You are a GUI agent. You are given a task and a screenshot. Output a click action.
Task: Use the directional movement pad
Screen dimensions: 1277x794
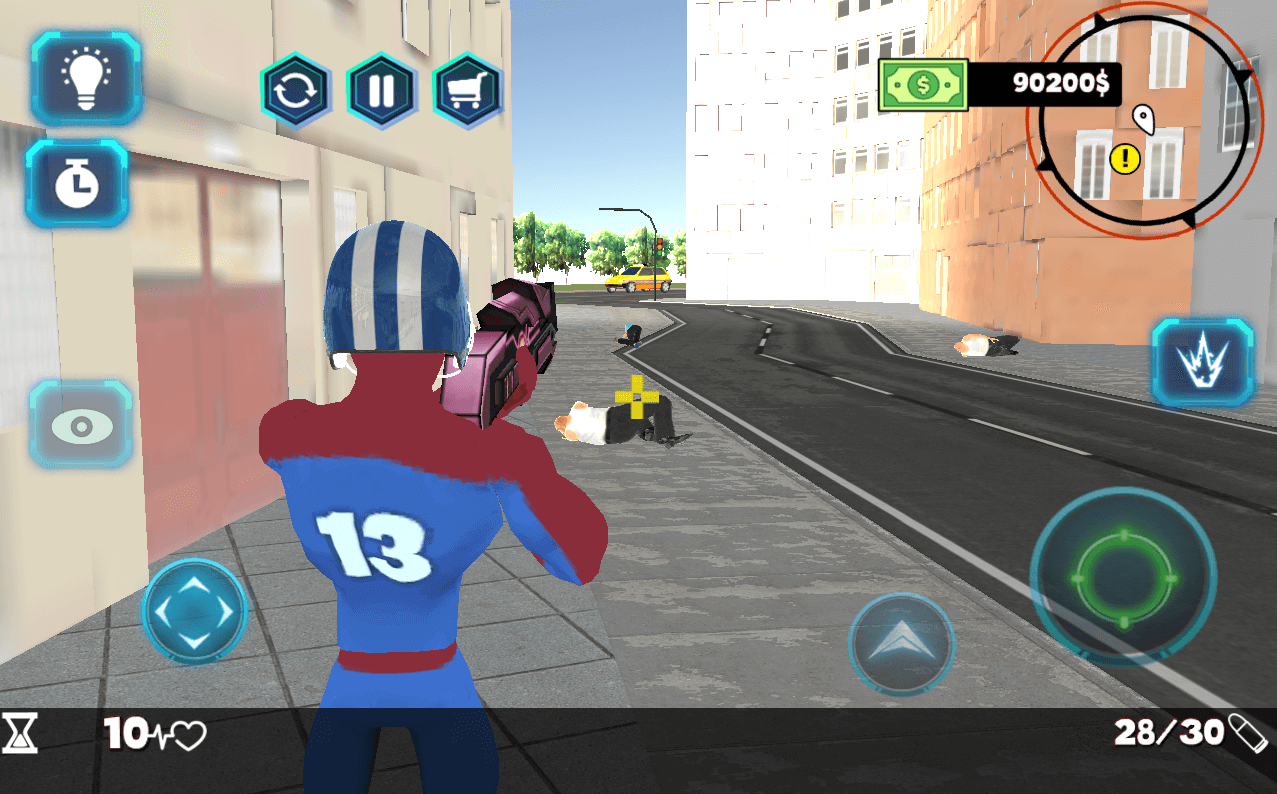click(x=194, y=610)
